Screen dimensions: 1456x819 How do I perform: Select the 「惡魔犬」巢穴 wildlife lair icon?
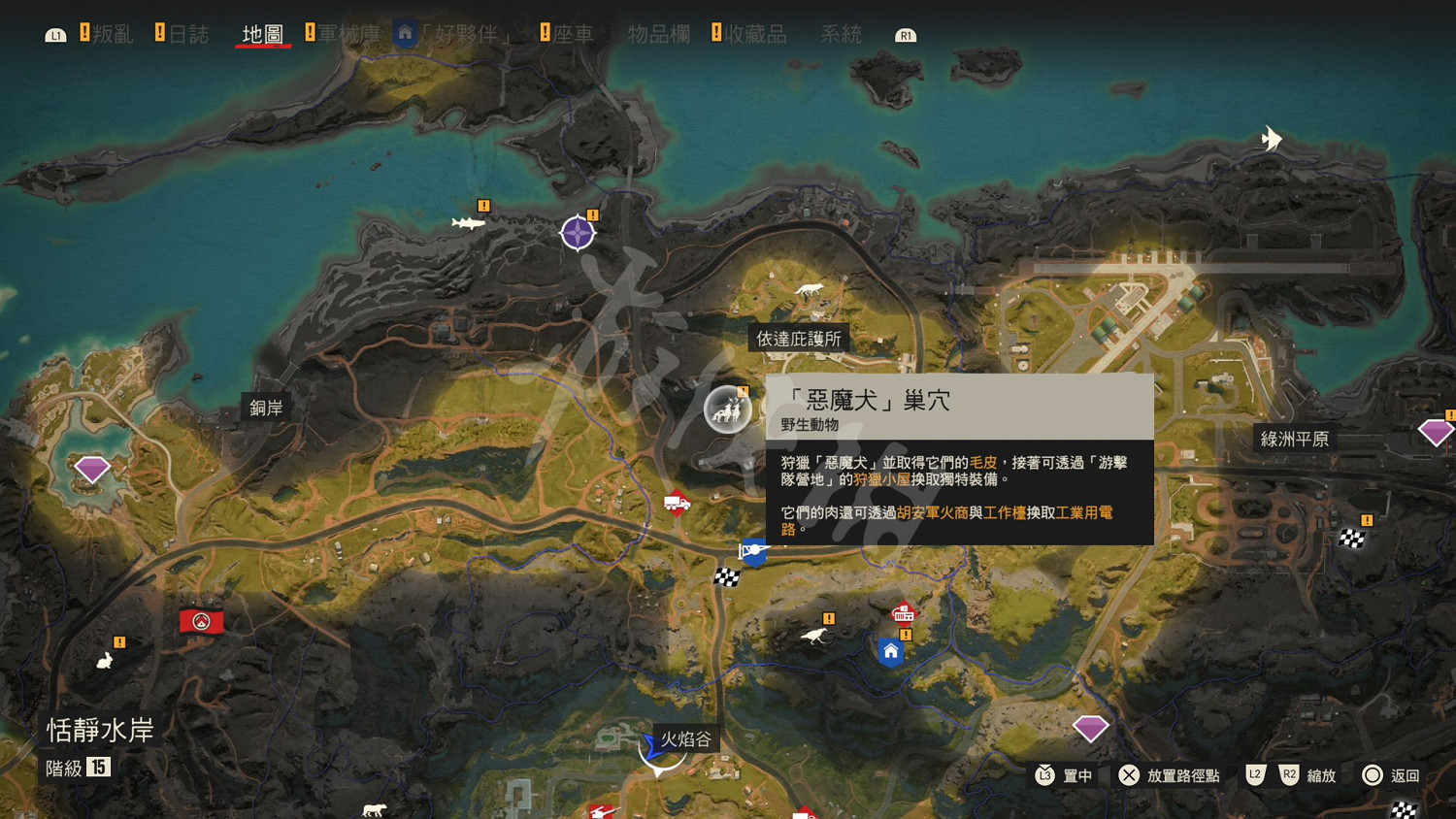(x=726, y=409)
